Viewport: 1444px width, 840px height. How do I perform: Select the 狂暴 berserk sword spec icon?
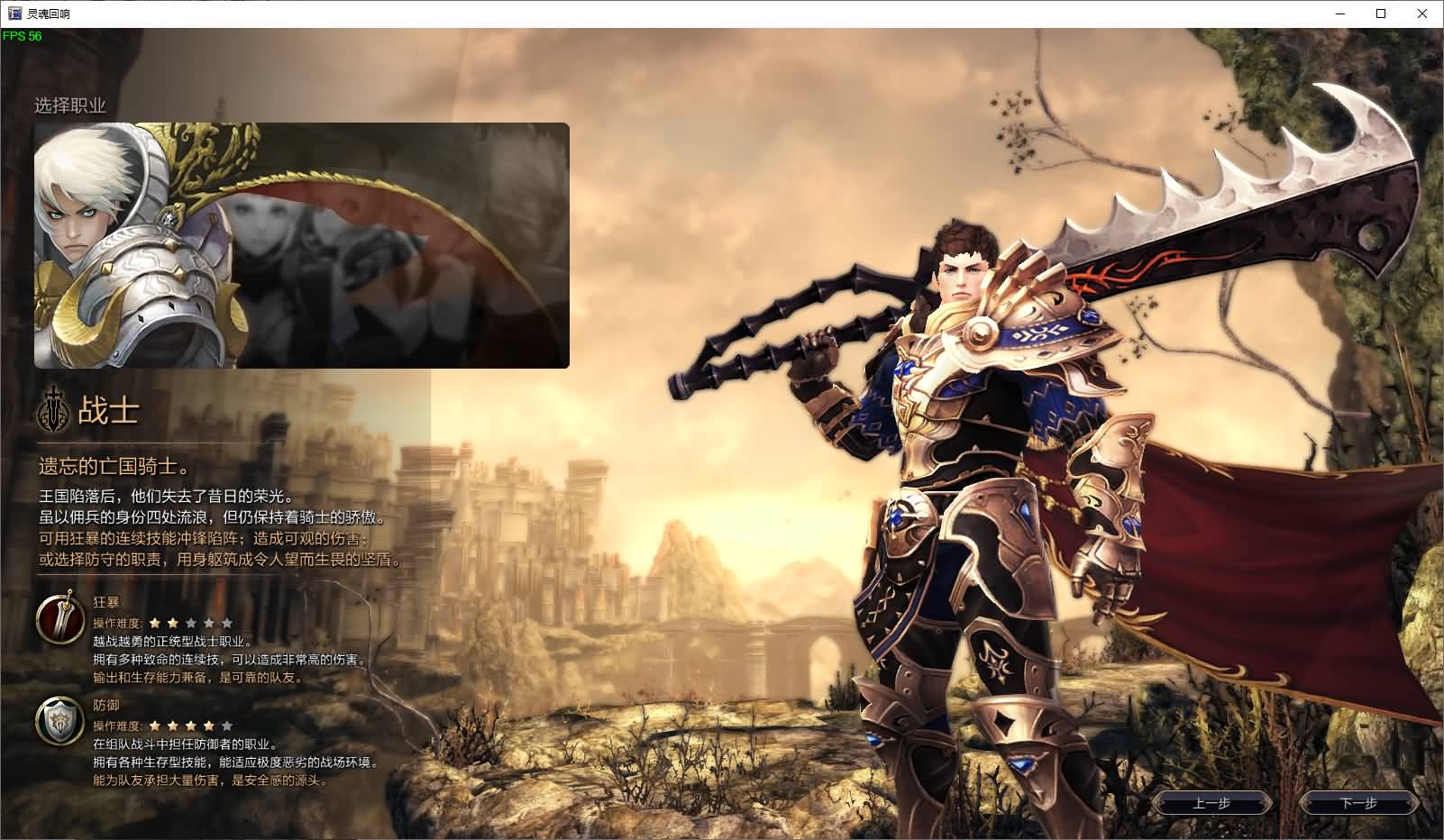coord(59,617)
